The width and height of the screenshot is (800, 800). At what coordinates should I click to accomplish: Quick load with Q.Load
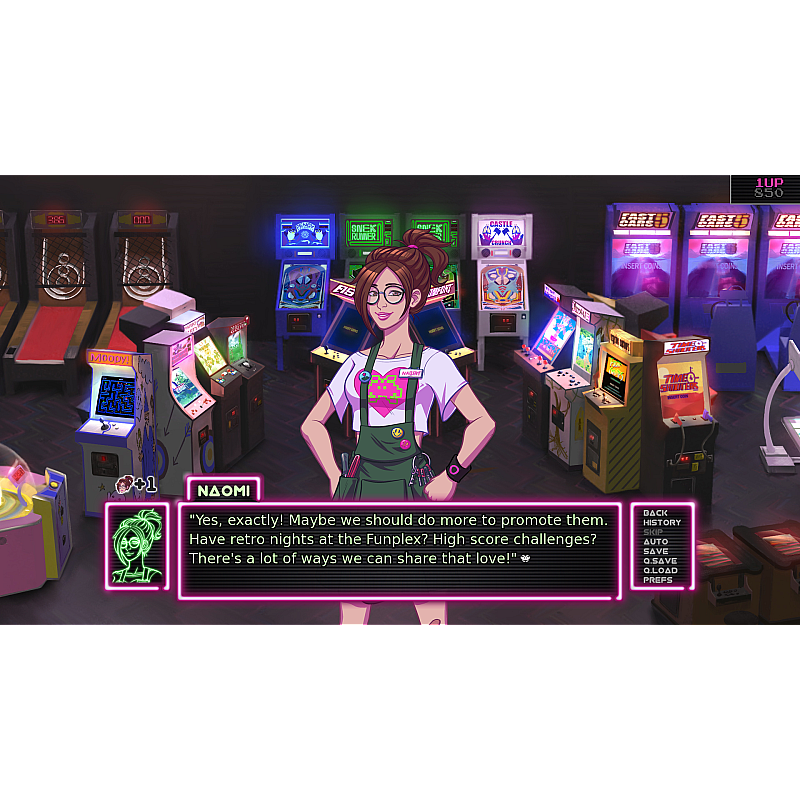[x=660, y=571]
